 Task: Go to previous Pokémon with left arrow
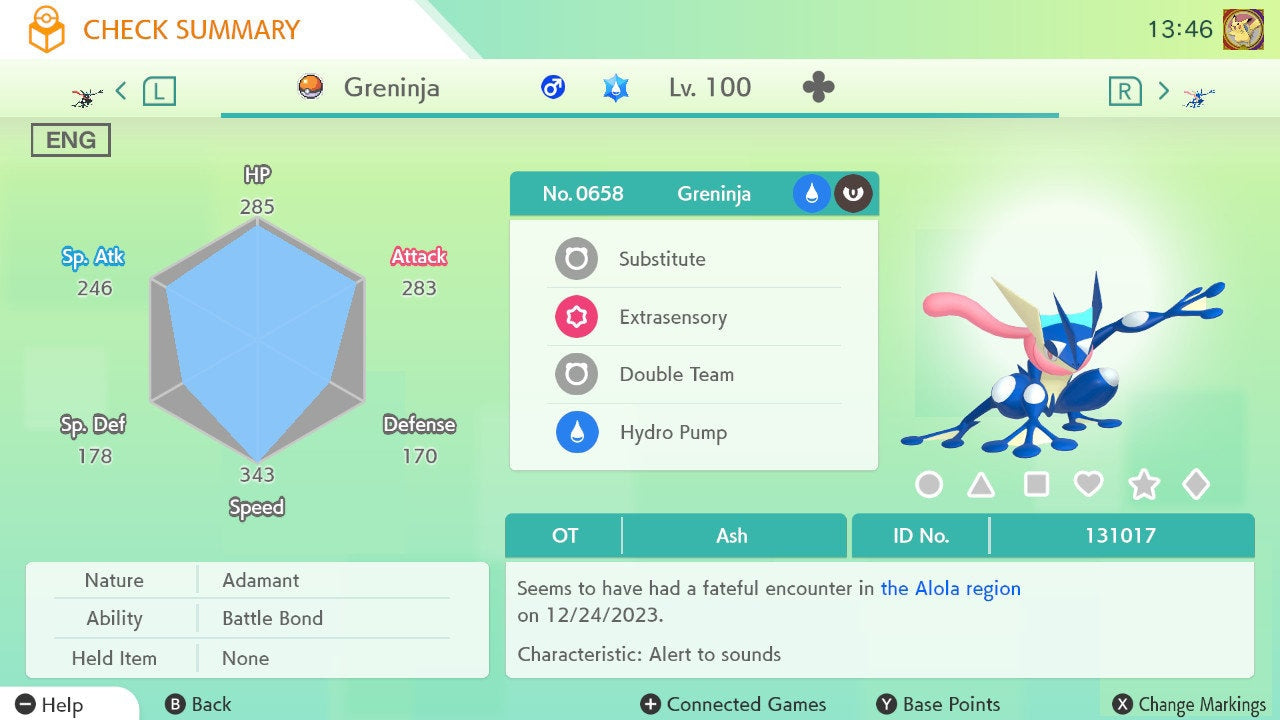click(122, 91)
